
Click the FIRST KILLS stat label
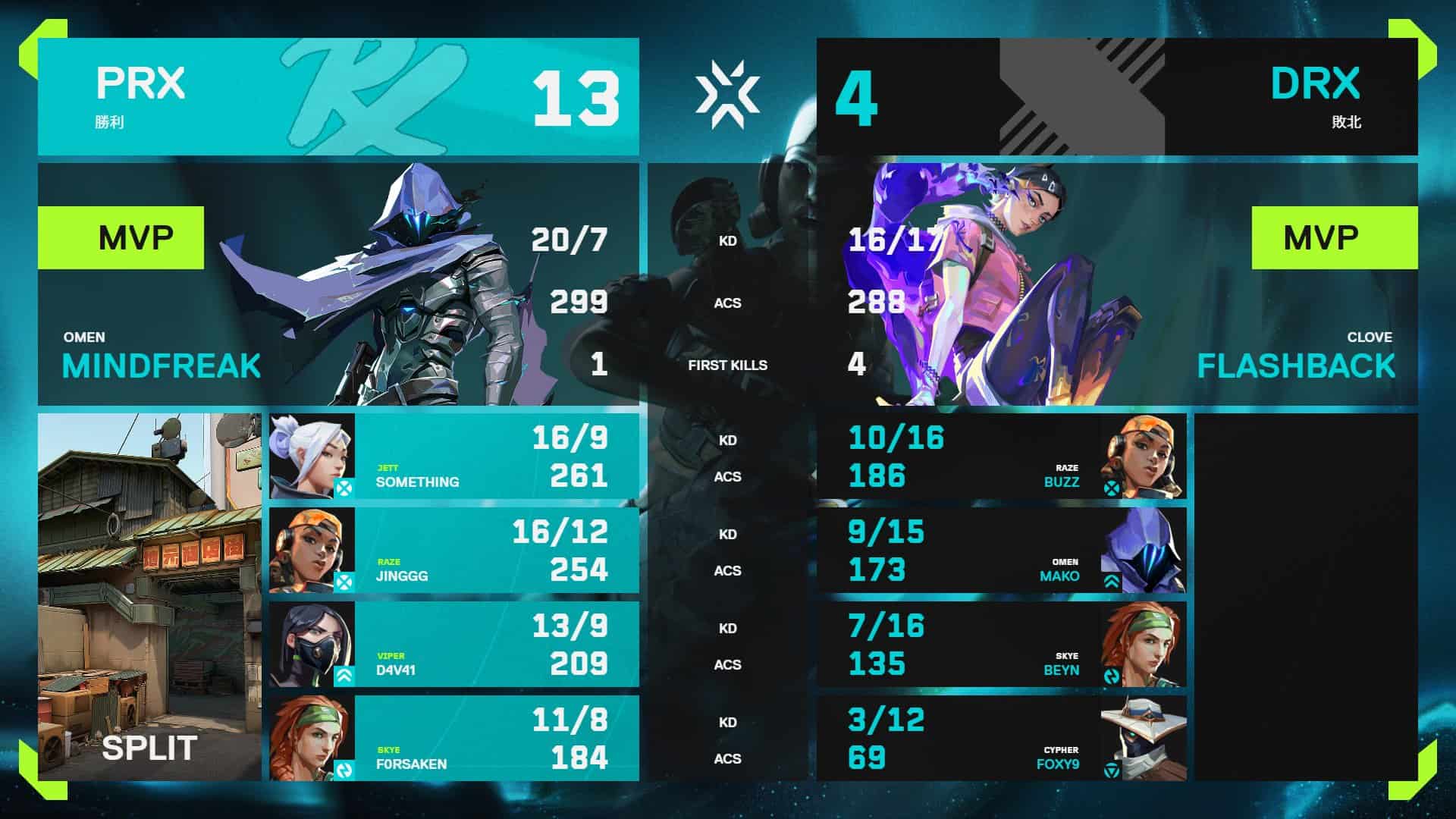(727, 365)
